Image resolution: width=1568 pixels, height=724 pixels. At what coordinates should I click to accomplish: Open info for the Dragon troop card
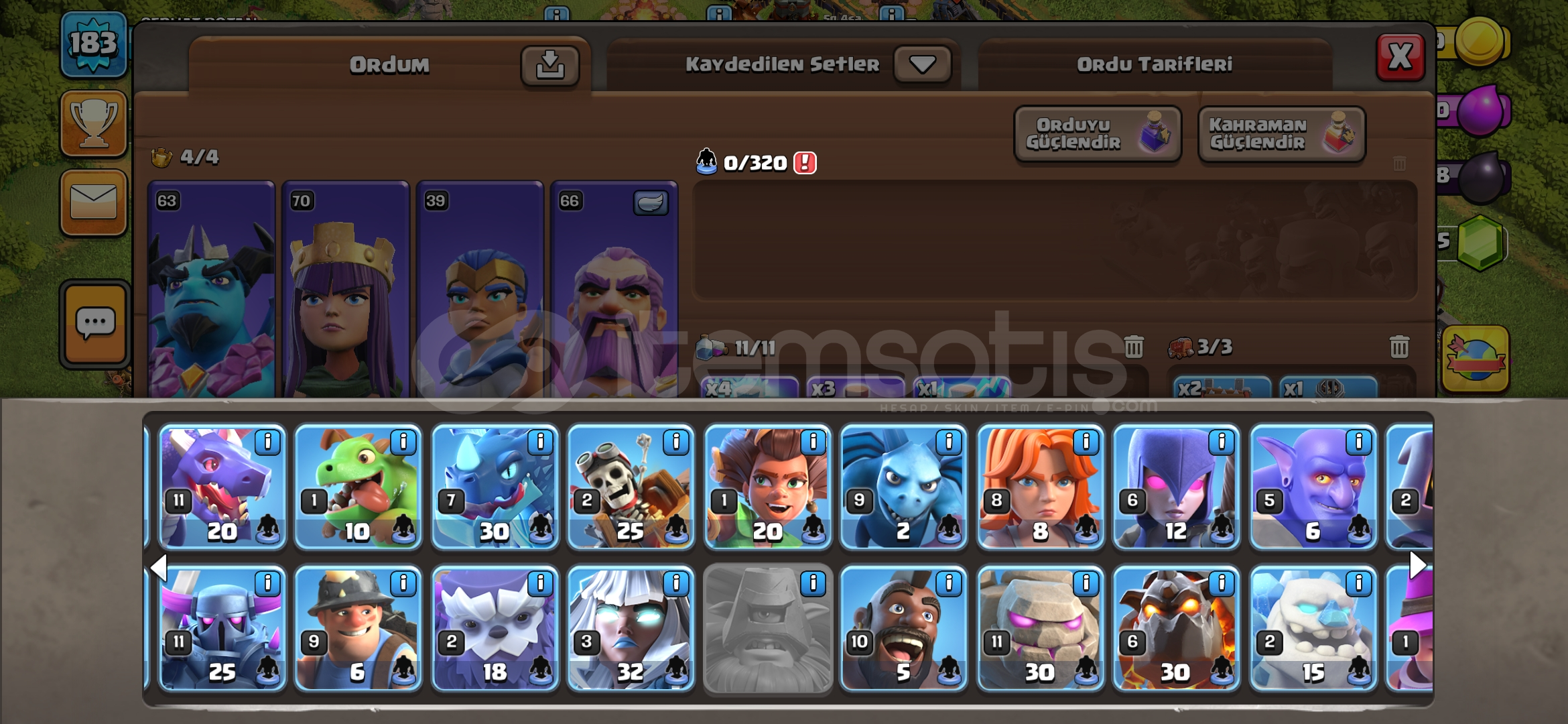[x=269, y=442]
